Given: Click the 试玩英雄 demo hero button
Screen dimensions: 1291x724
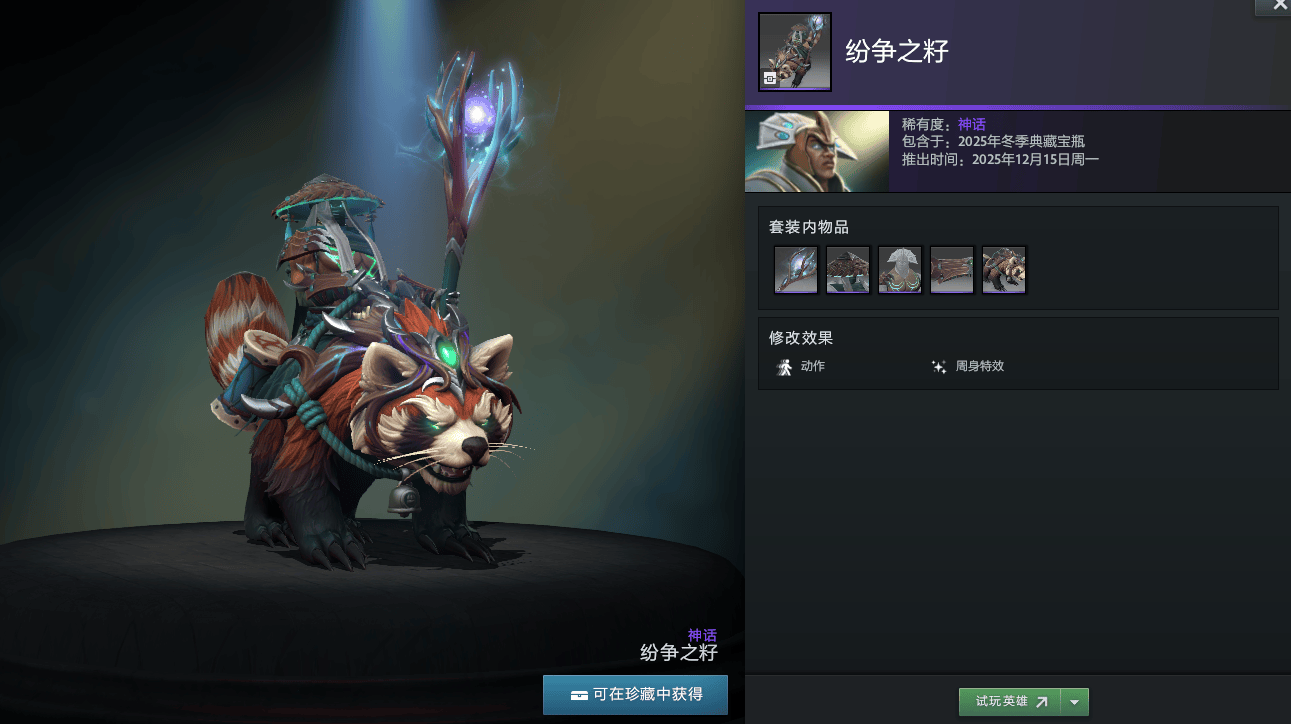Looking at the screenshot, I should (x=1010, y=702).
